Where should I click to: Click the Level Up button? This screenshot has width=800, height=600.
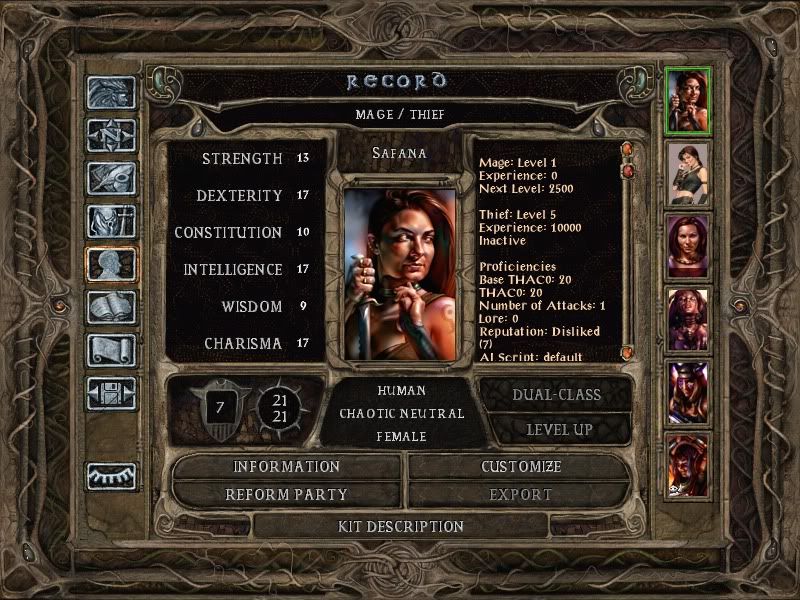(x=556, y=429)
